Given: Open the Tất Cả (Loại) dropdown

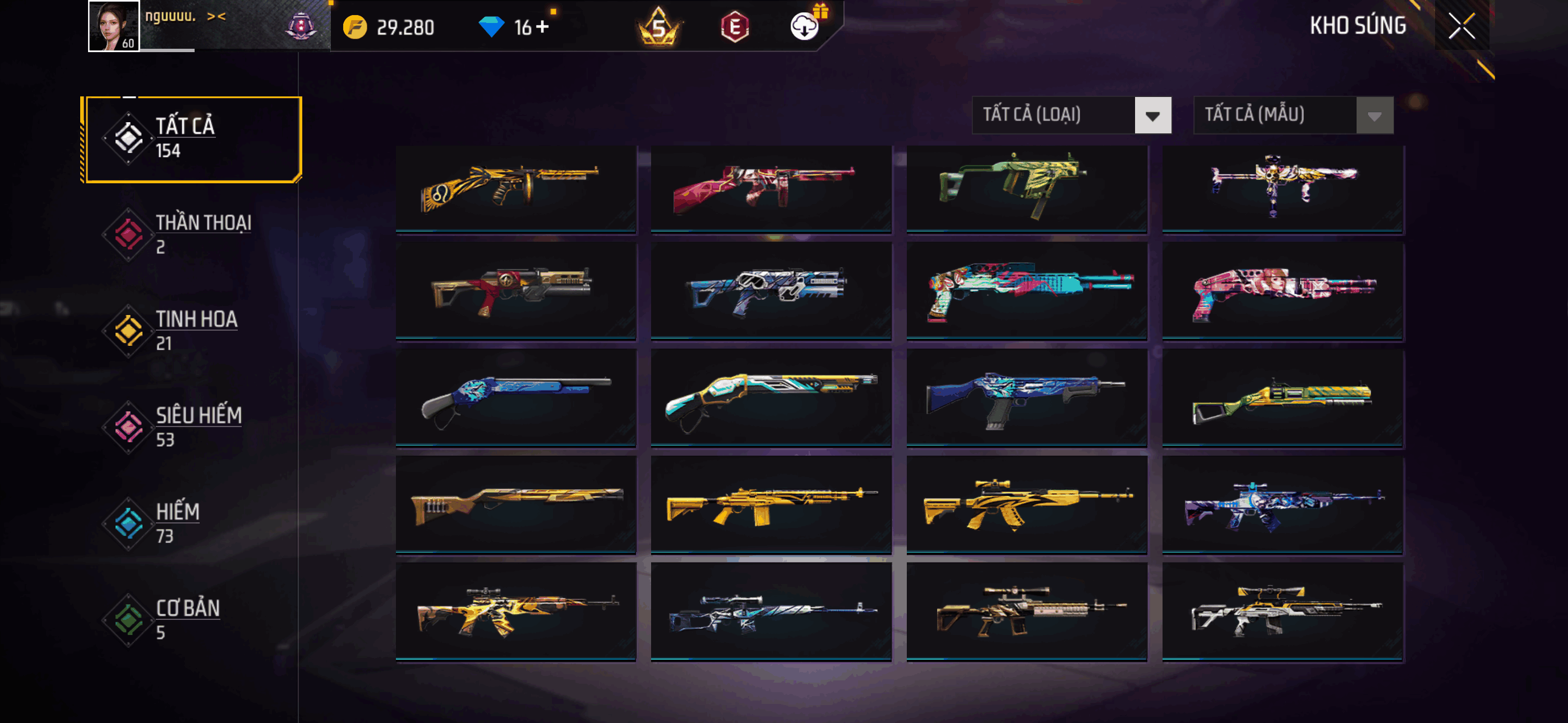Looking at the screenshot, I should (x=1071, y=115).
